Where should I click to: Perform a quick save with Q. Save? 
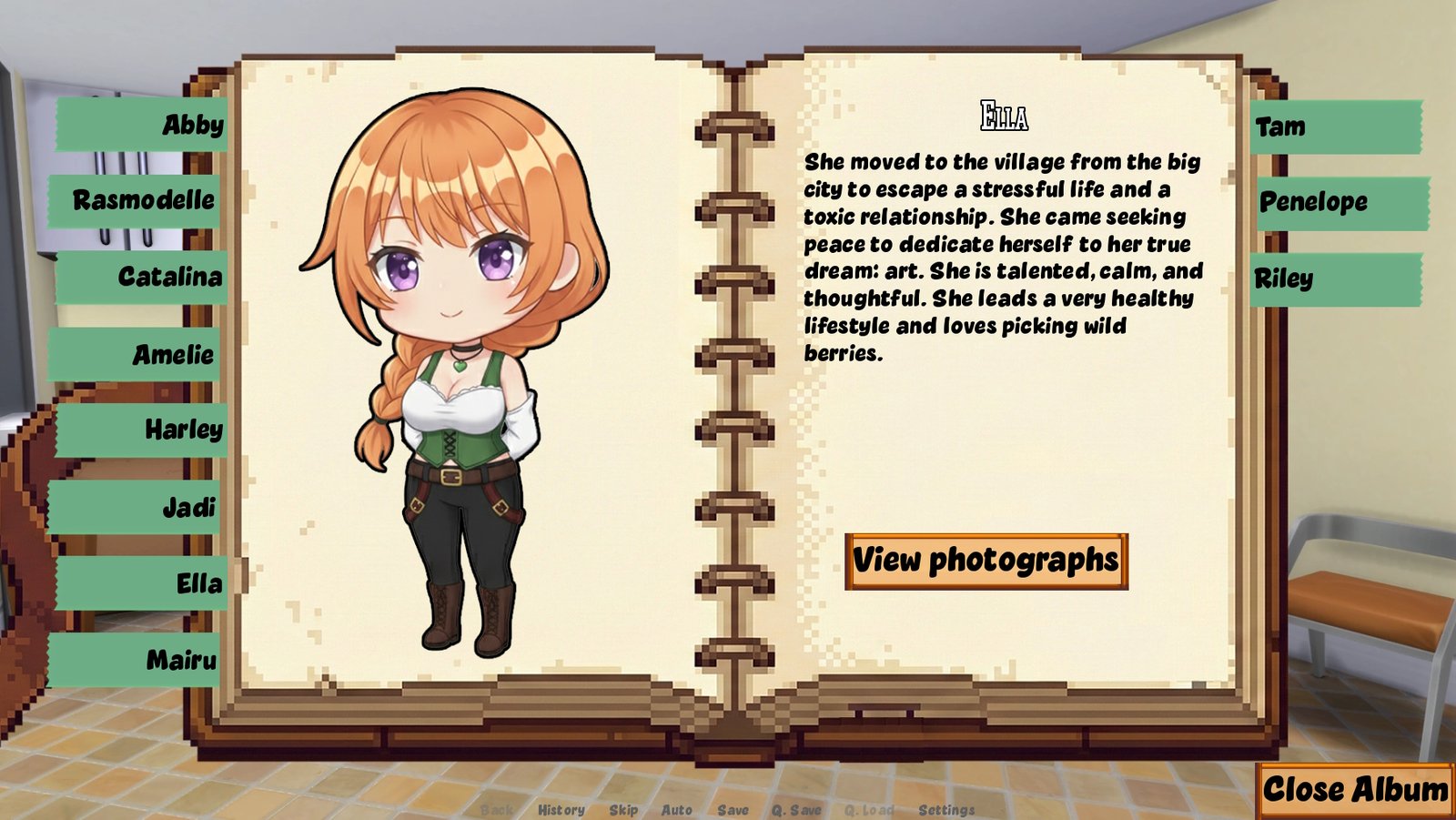coord(796,810)
